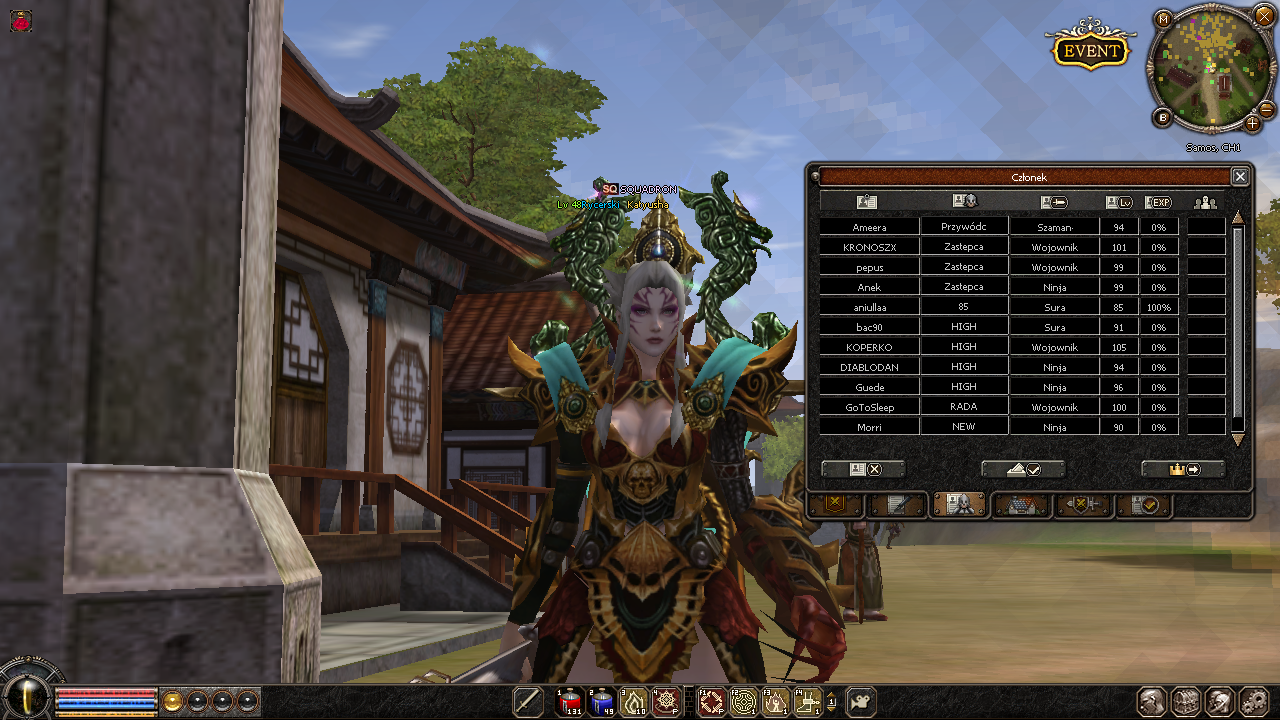Zoom out on the minimap

pyautogui.click(x=1265, y=109)
